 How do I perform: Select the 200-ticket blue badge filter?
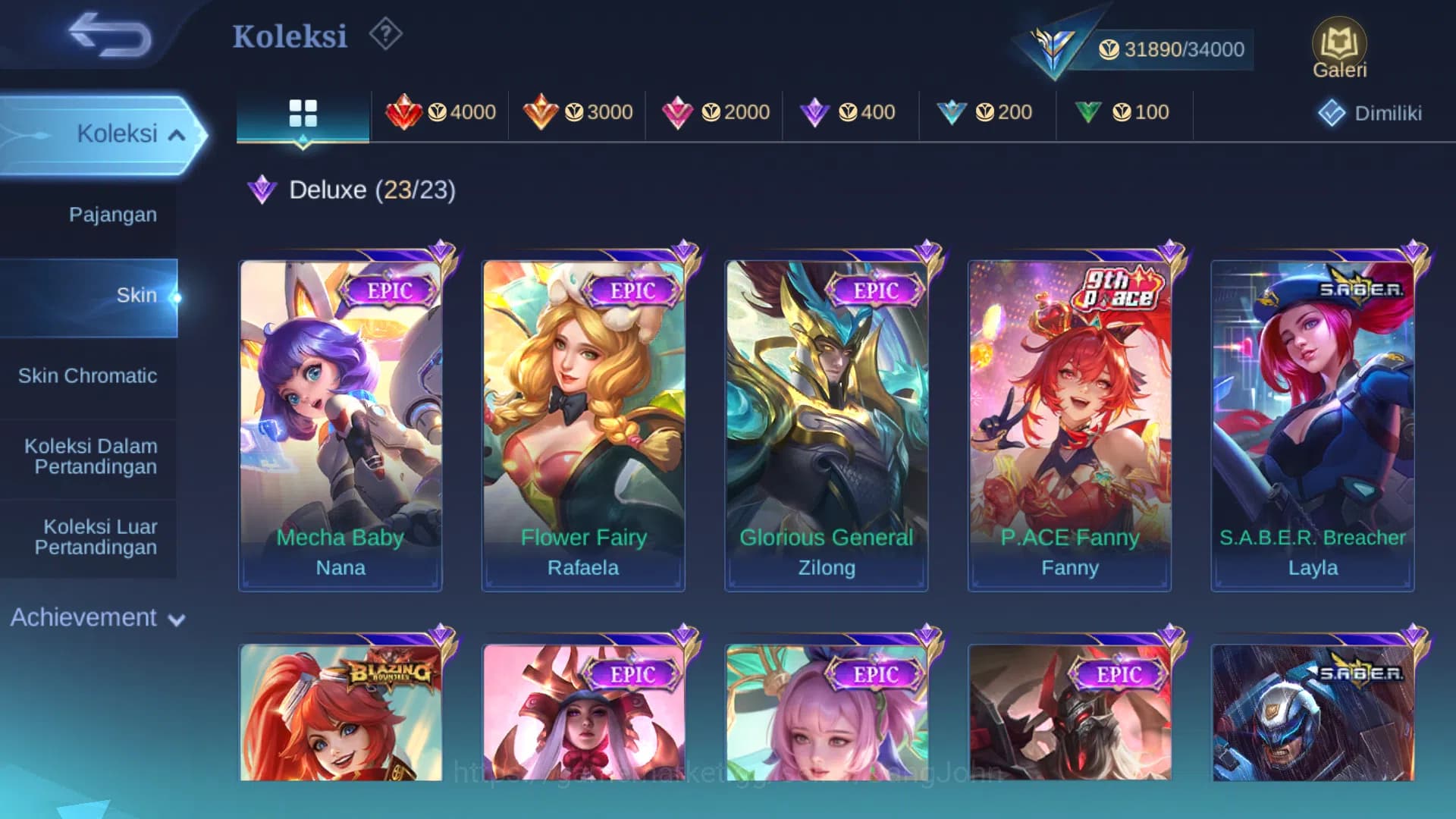click(987, 112)
